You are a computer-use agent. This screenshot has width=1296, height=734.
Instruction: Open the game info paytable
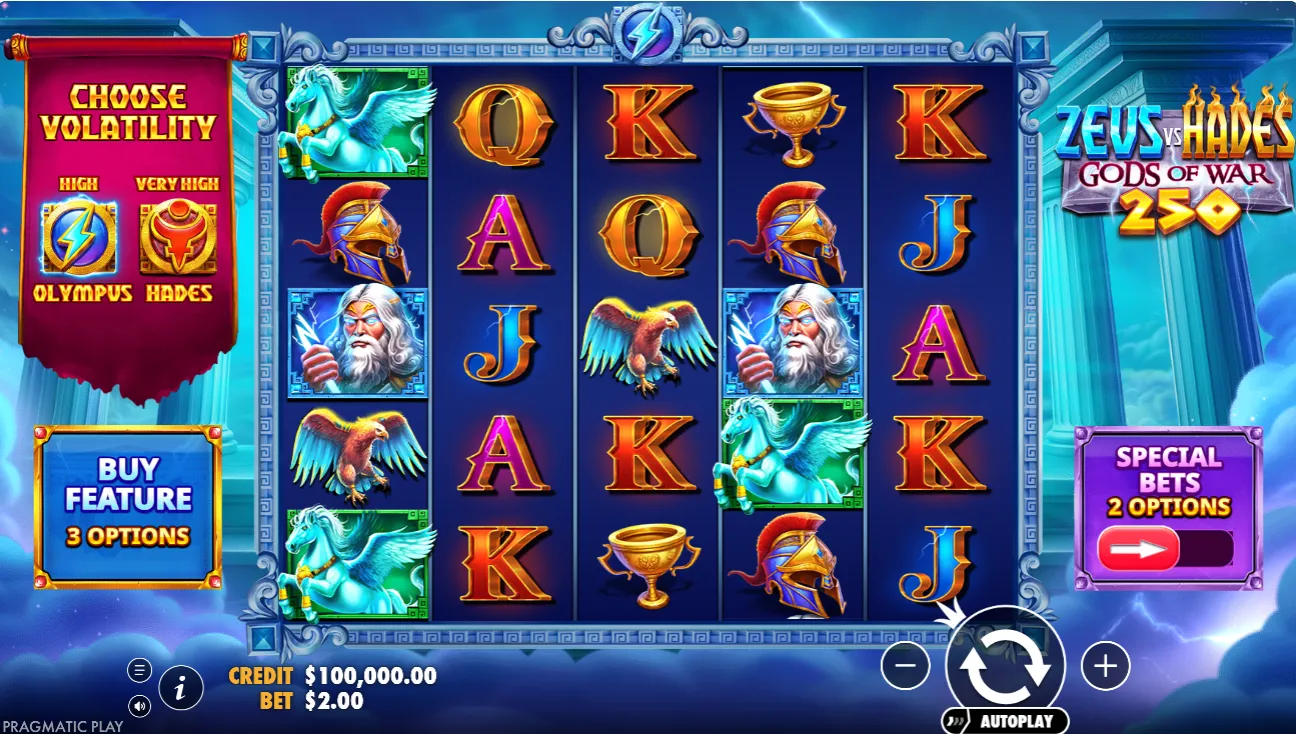181,687
